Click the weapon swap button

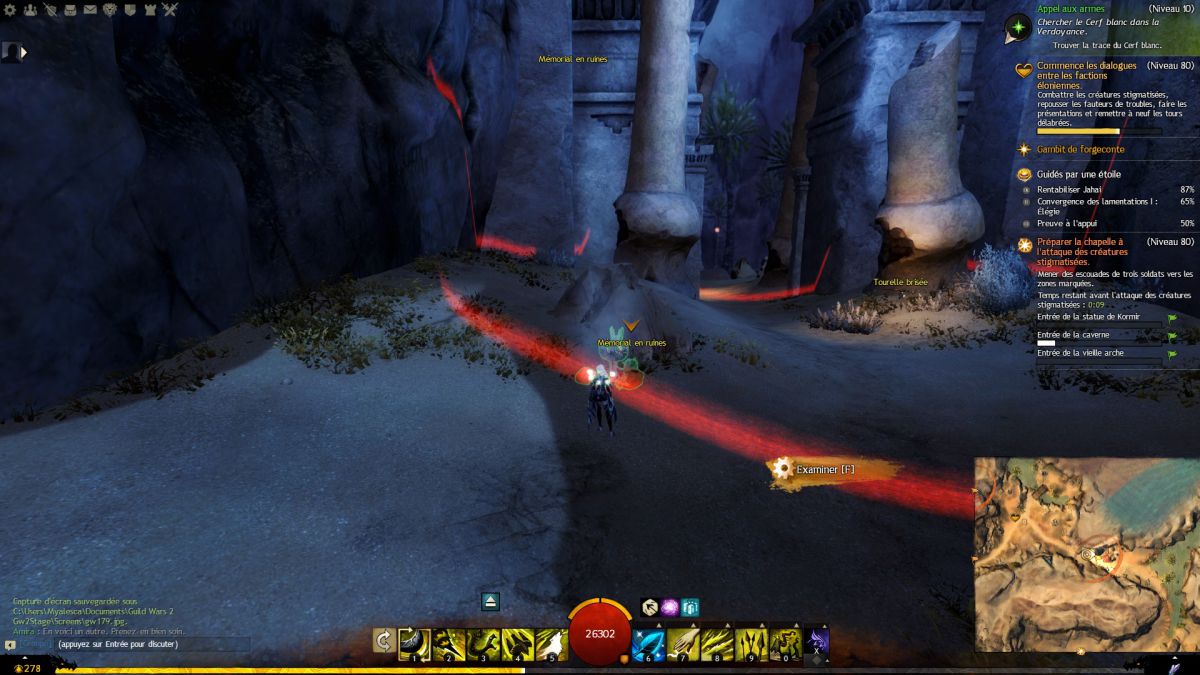pos(382,641)
